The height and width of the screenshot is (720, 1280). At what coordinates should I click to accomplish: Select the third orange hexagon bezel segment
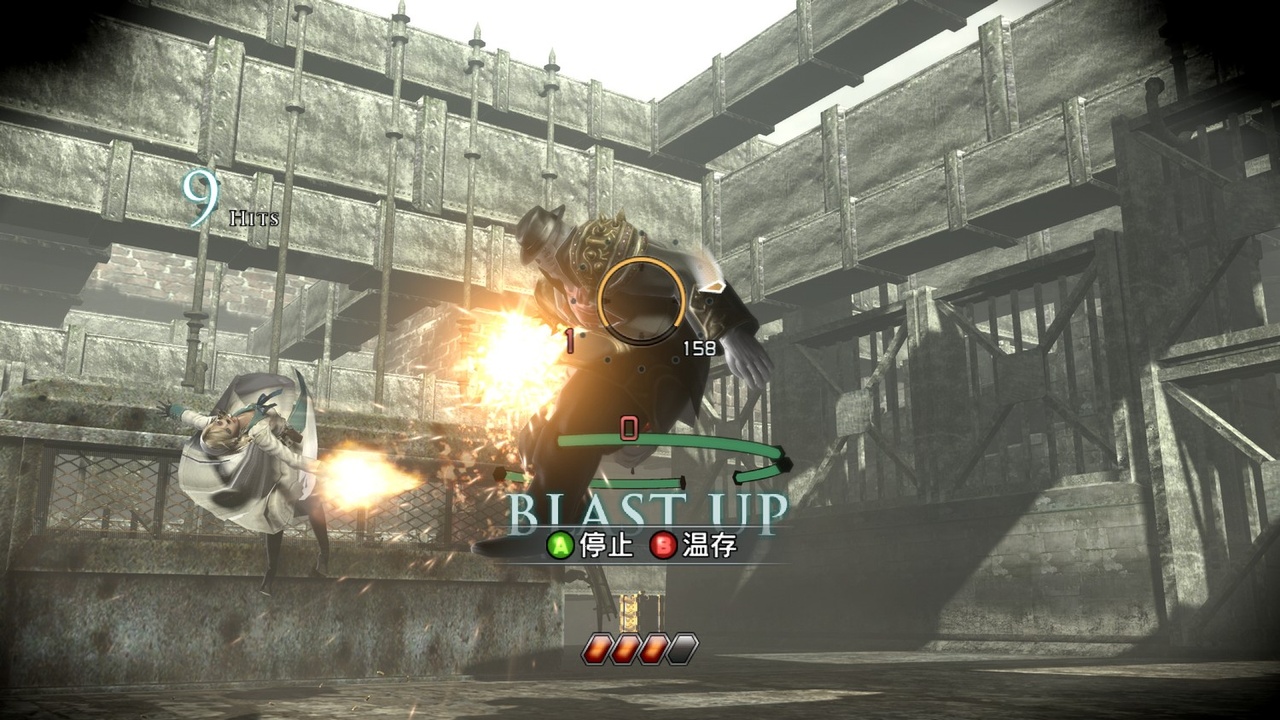[655, 649]
